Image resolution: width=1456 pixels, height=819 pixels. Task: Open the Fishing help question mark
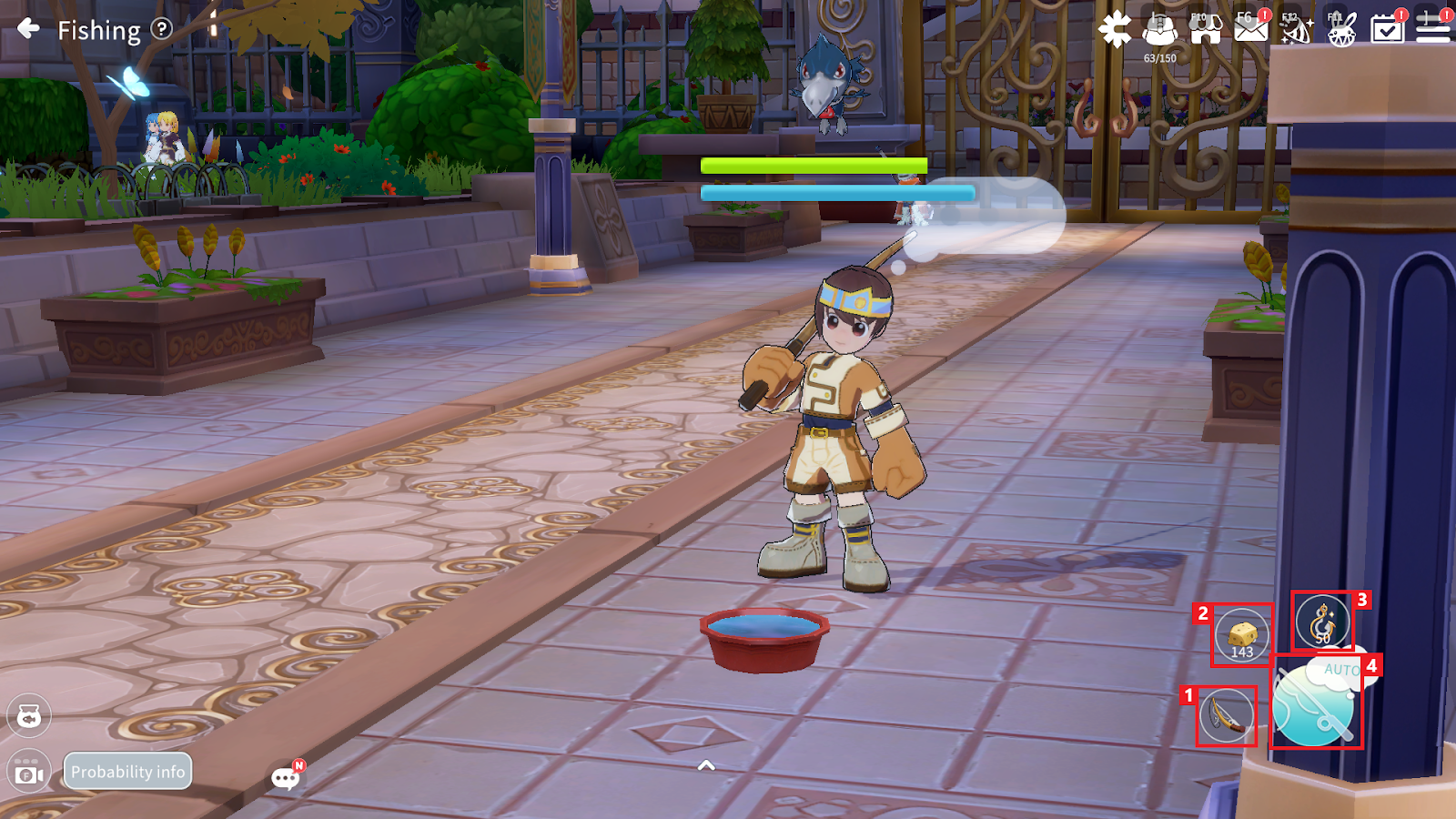click(161, 29)
